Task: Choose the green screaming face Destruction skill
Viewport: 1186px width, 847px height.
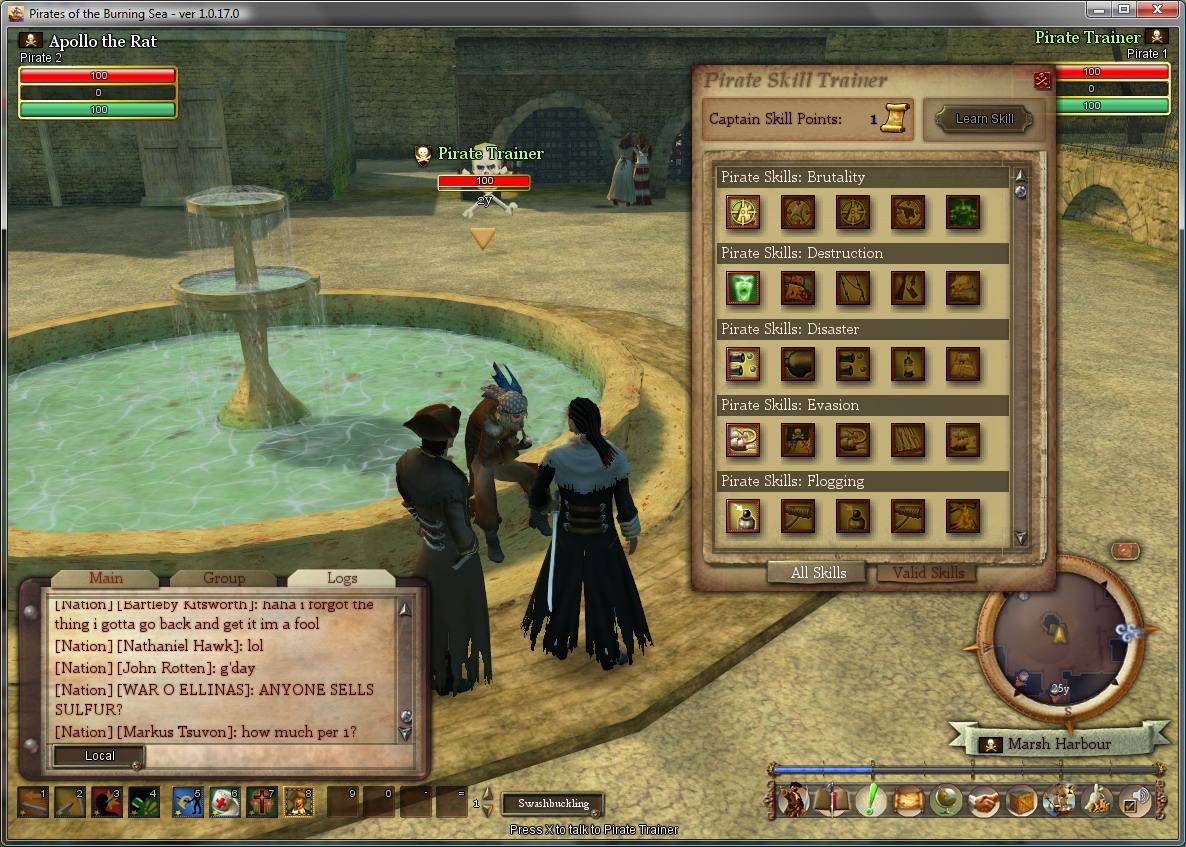Action: [x=743, y=288]
